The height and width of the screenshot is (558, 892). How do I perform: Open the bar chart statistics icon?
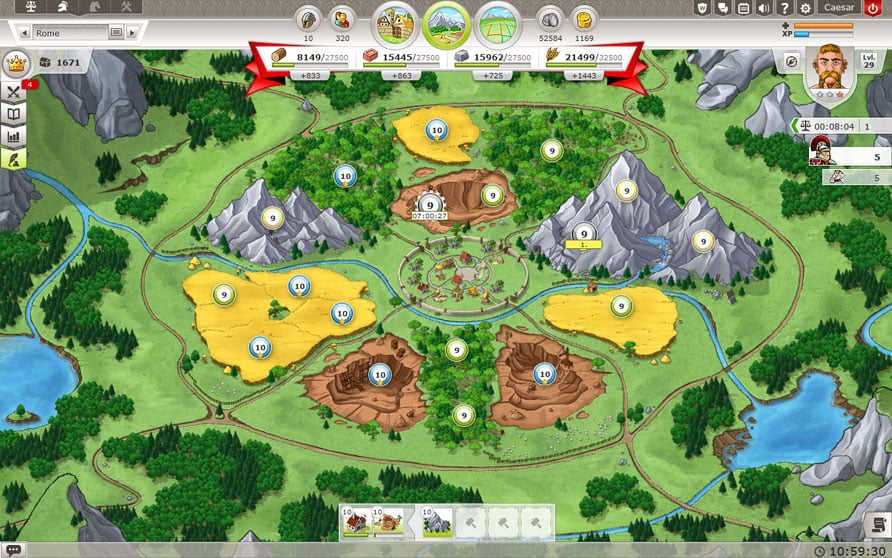coord(14,135)
